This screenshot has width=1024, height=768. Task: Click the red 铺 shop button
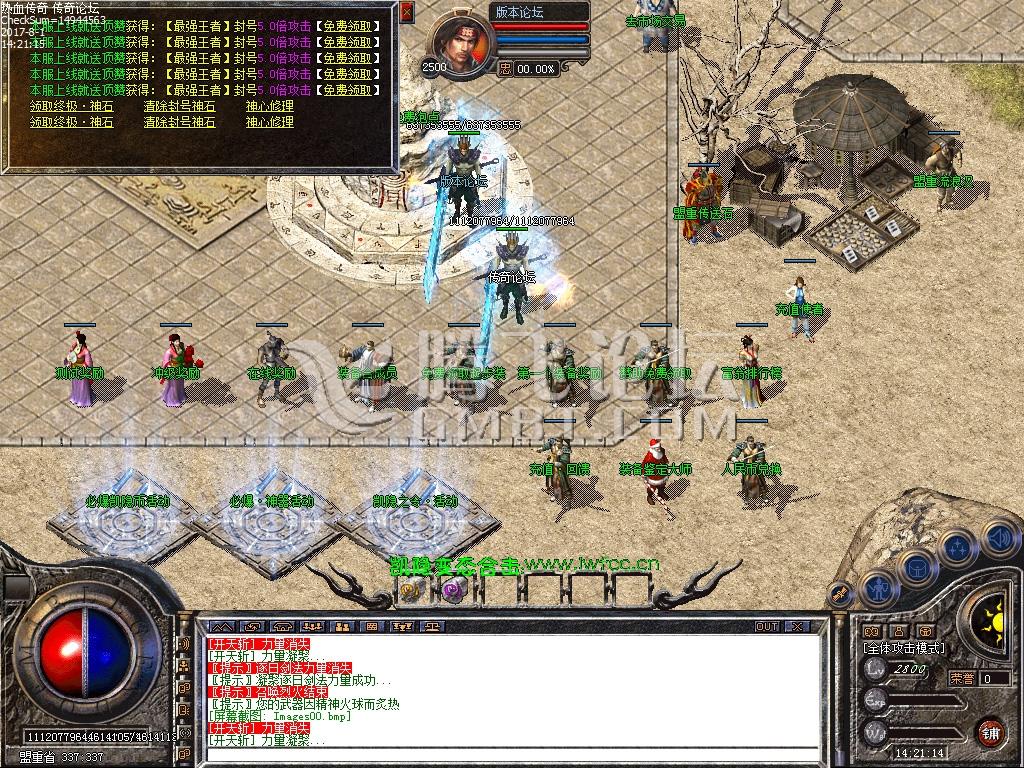(x=990, y=731)
